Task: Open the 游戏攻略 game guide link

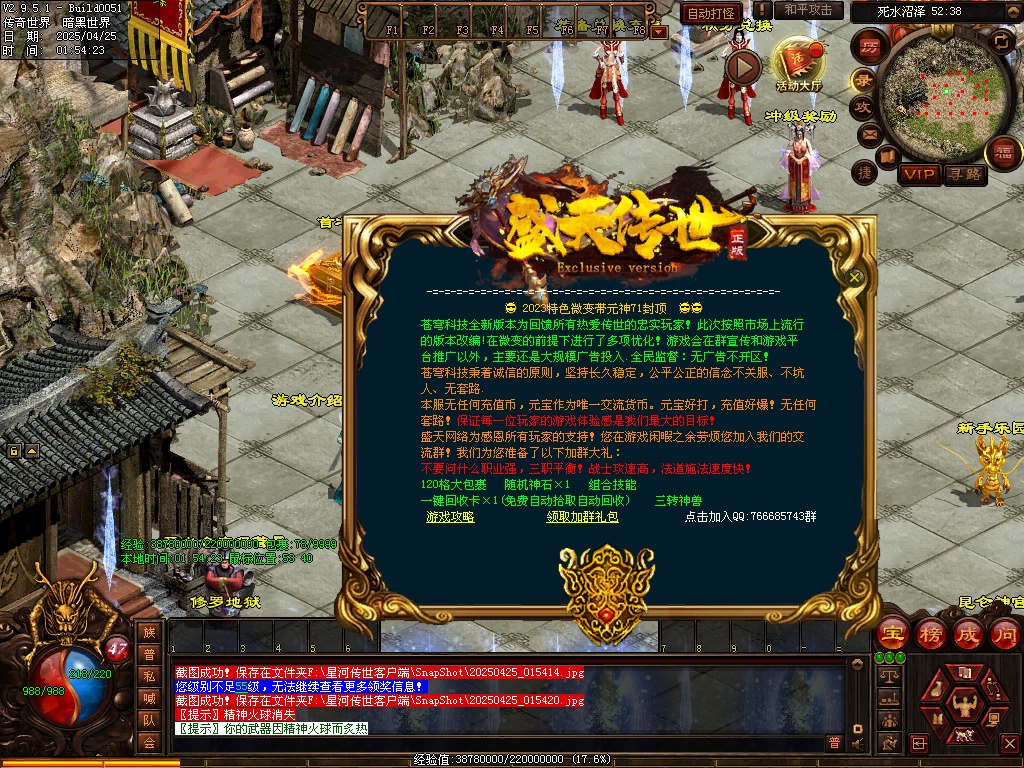Action: click(450, 517)
